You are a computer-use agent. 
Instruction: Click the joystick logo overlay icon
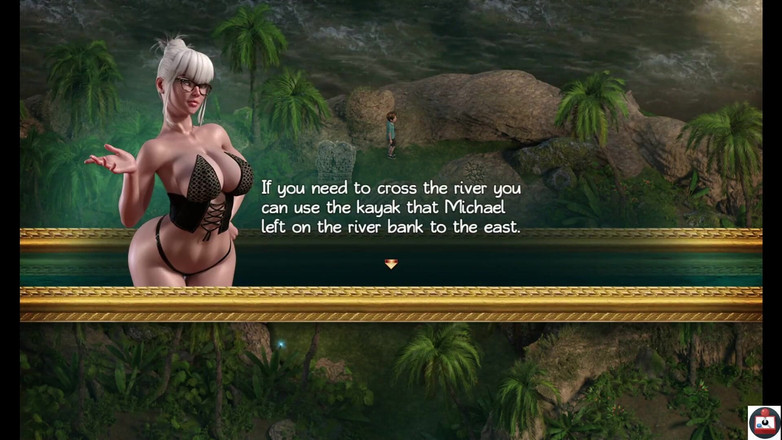point(764,422)
